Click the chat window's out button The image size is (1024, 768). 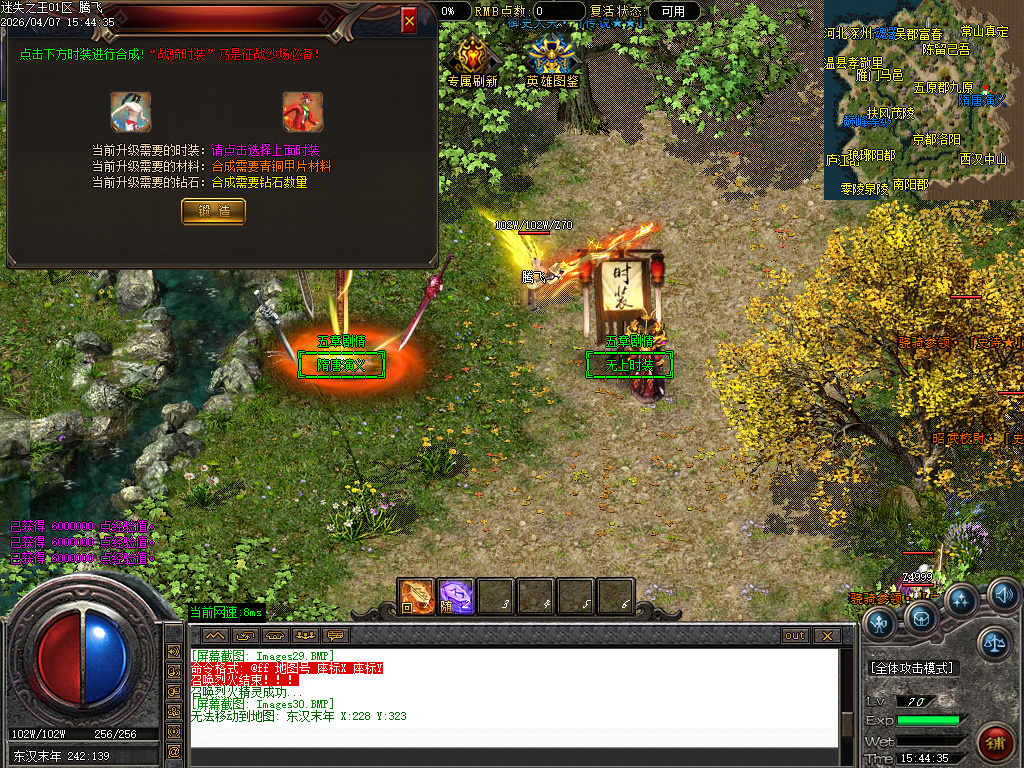(x=795, y=635)
